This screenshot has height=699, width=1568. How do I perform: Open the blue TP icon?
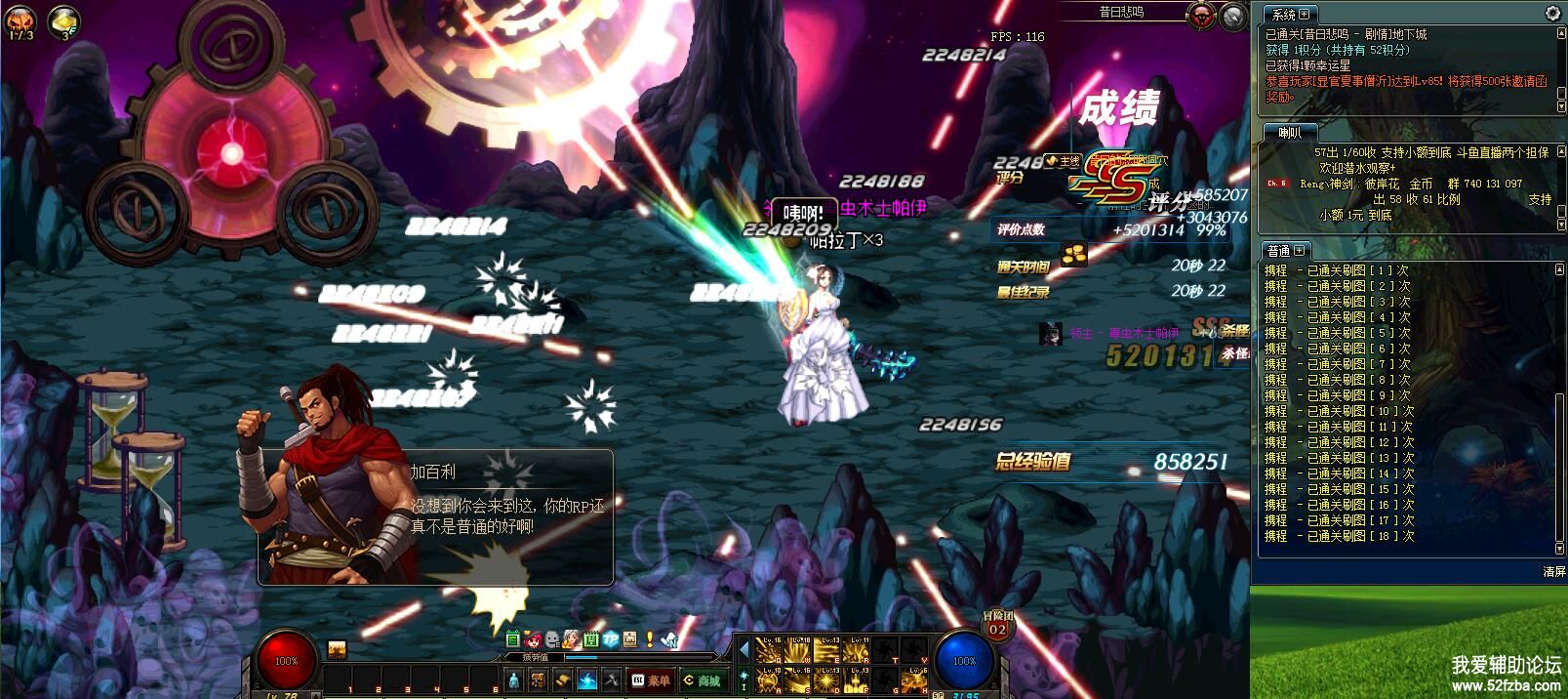[x=610, y=640]
